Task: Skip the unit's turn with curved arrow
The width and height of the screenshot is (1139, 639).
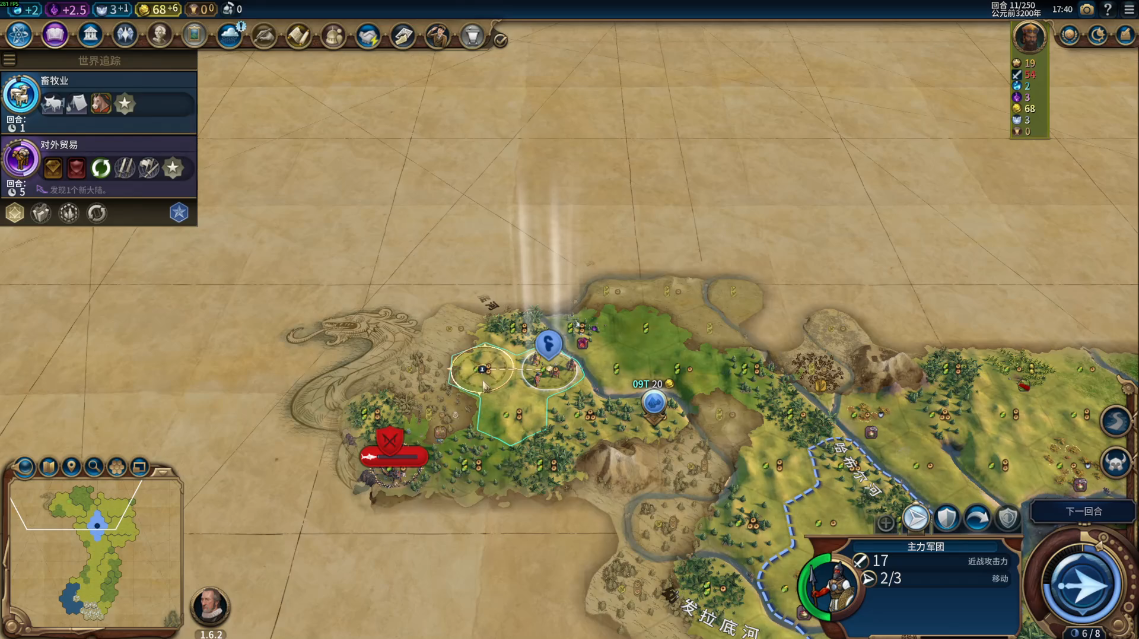Action: pos(977,518)
